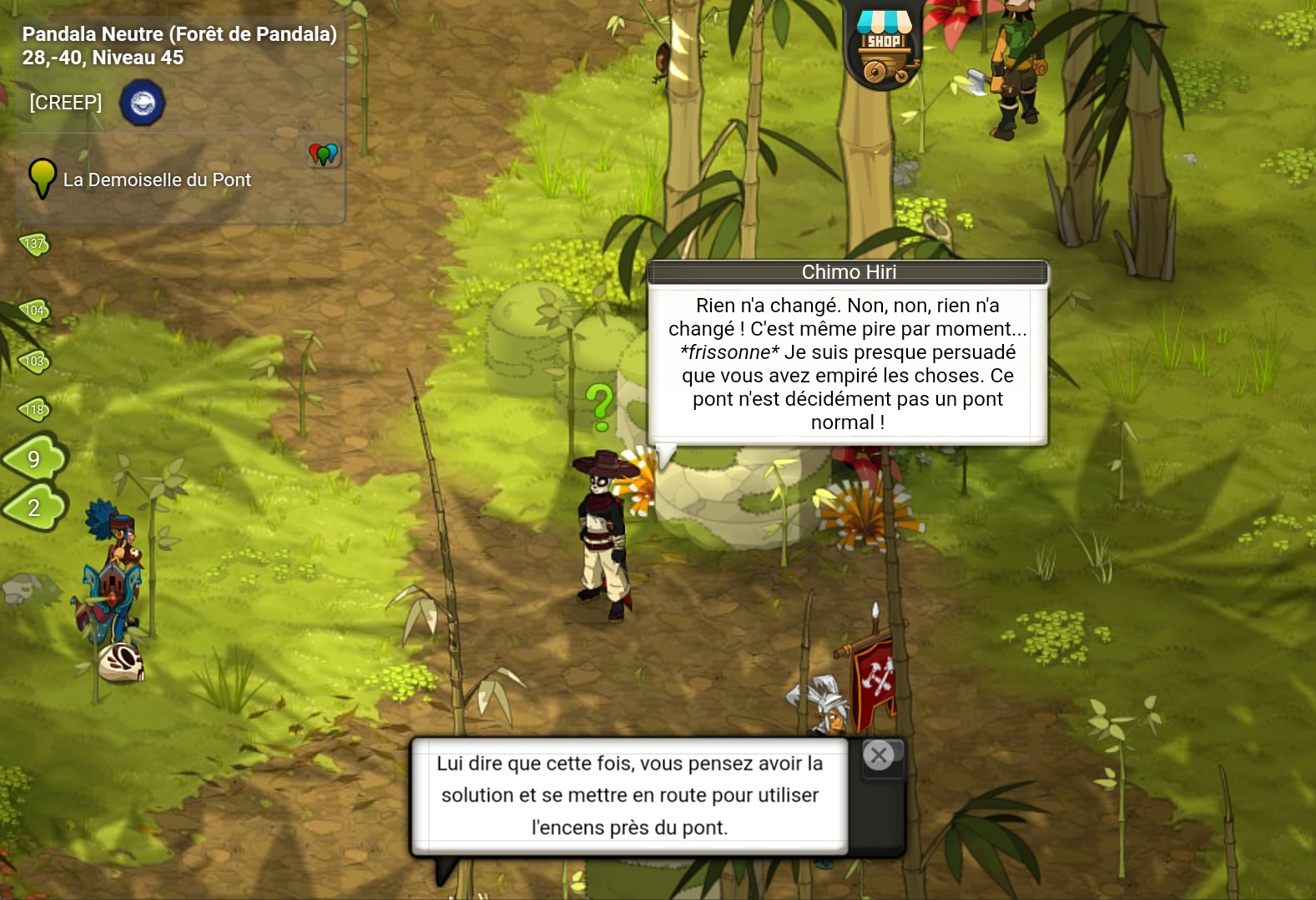The image size is (1316, 900).
Task: Close the dialogue with the X button
Action: click(879, 756)
